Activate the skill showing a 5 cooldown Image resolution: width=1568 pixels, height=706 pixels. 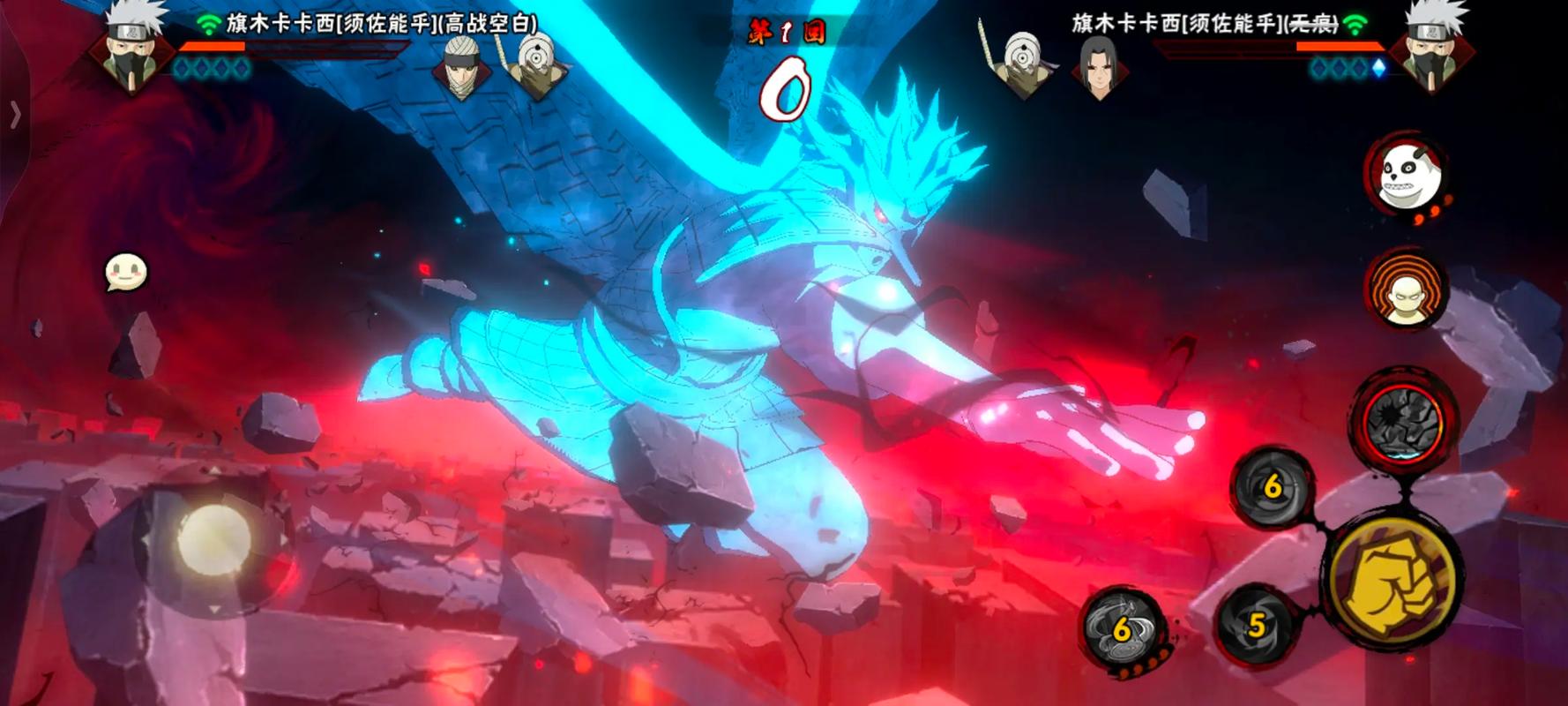(x=1256, y=625)
